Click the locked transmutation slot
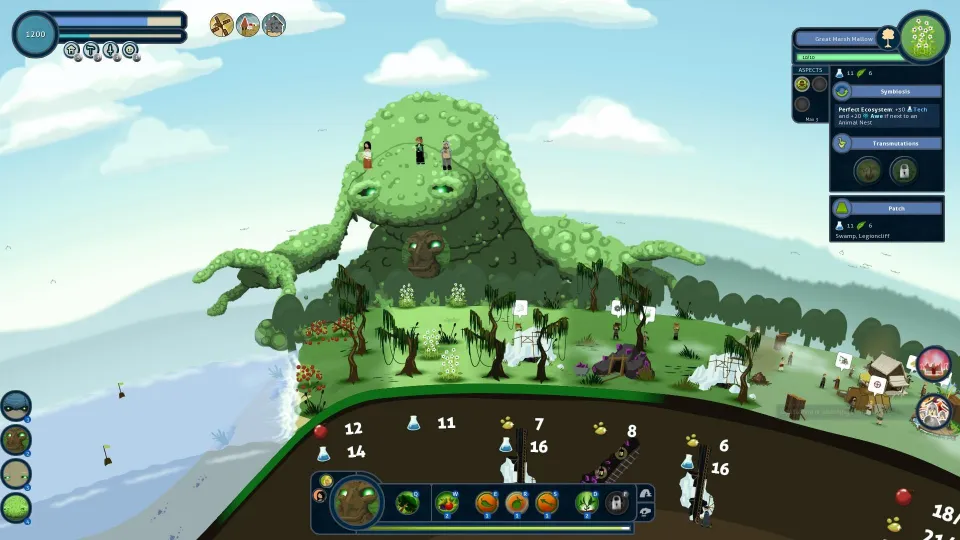Image resolution: width=960 pixels, height=540 pixels. 903,170
